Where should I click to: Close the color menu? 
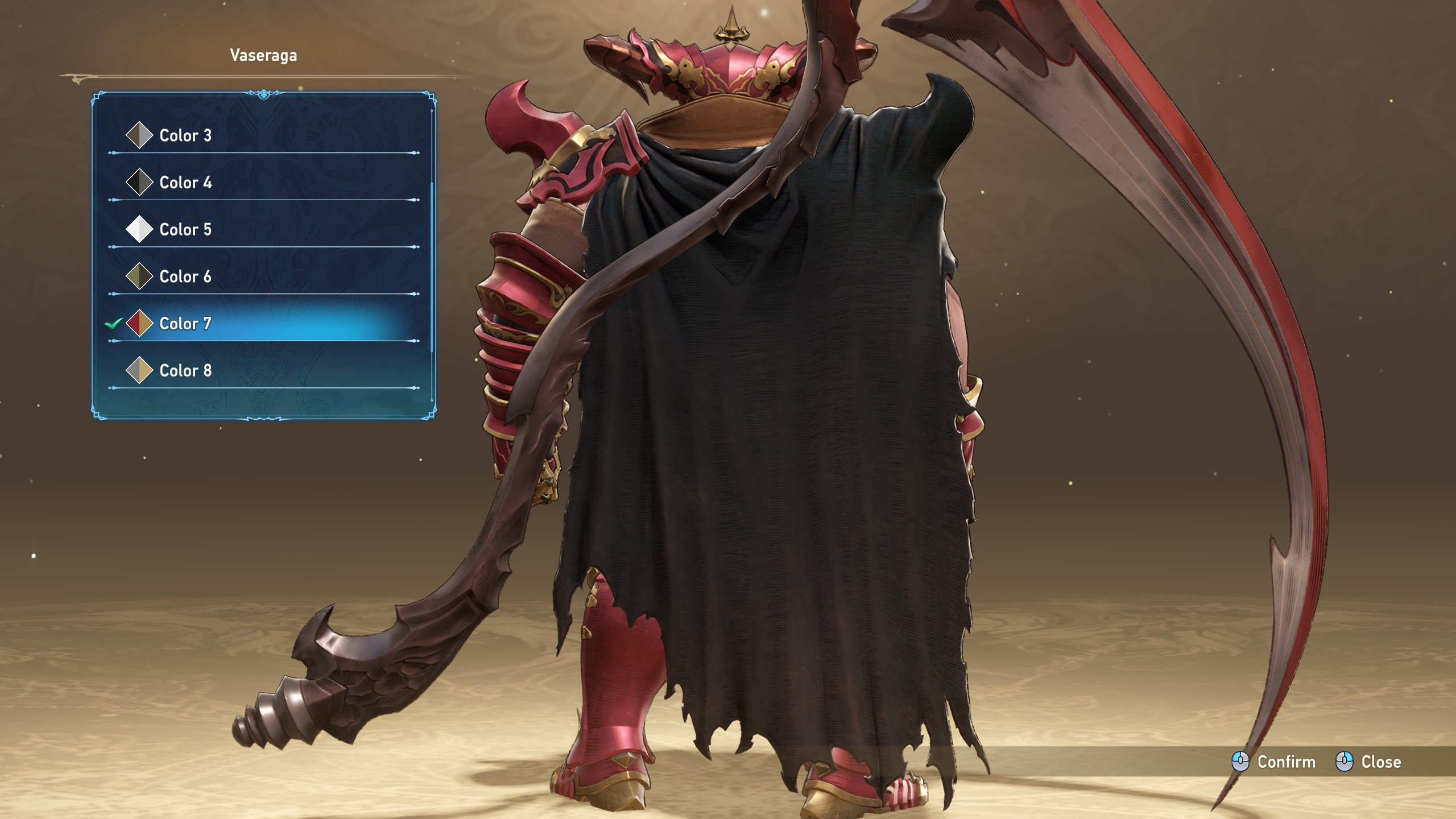[1368, 762]
